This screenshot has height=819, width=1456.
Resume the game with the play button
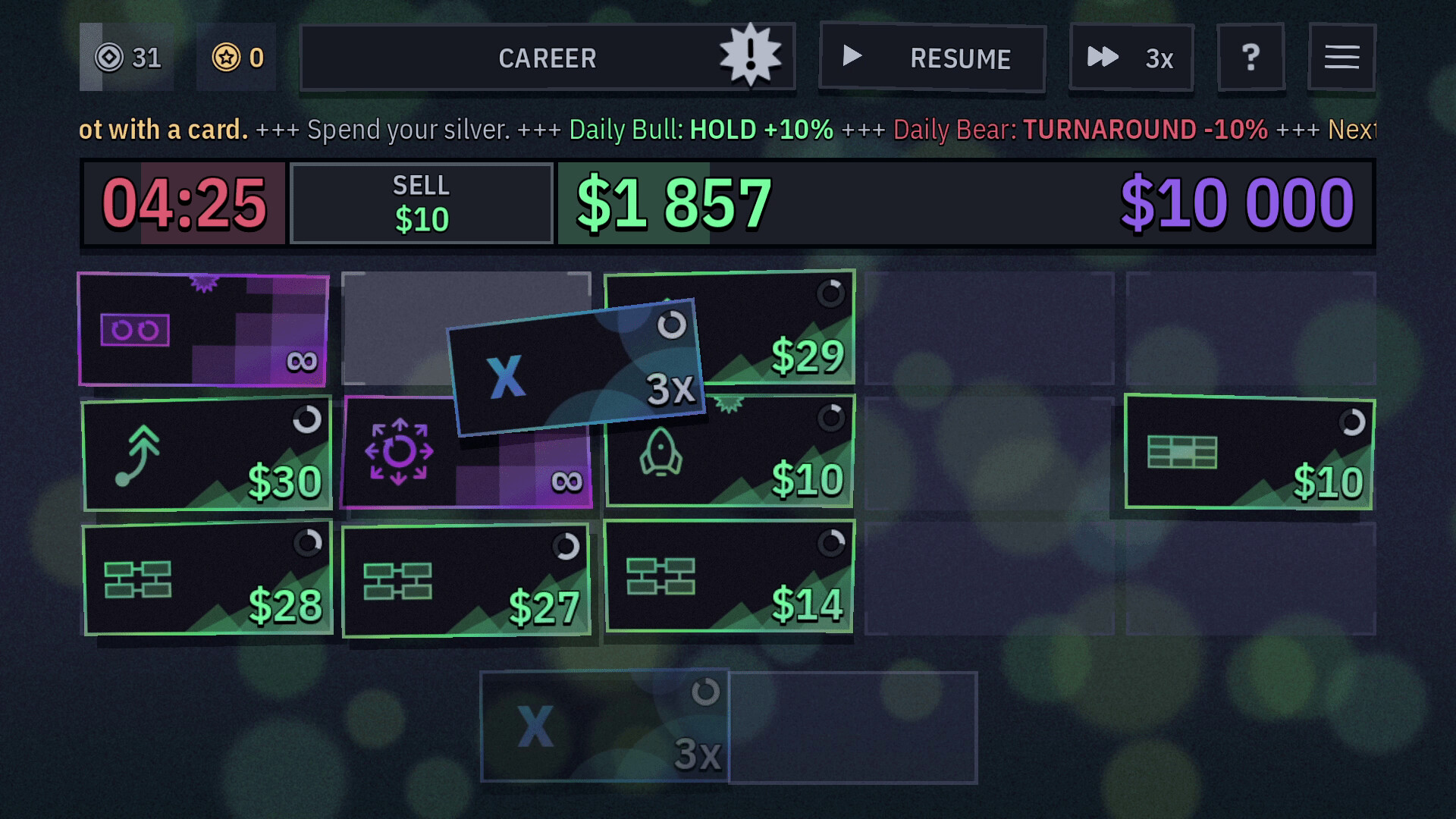click(931, 58)
